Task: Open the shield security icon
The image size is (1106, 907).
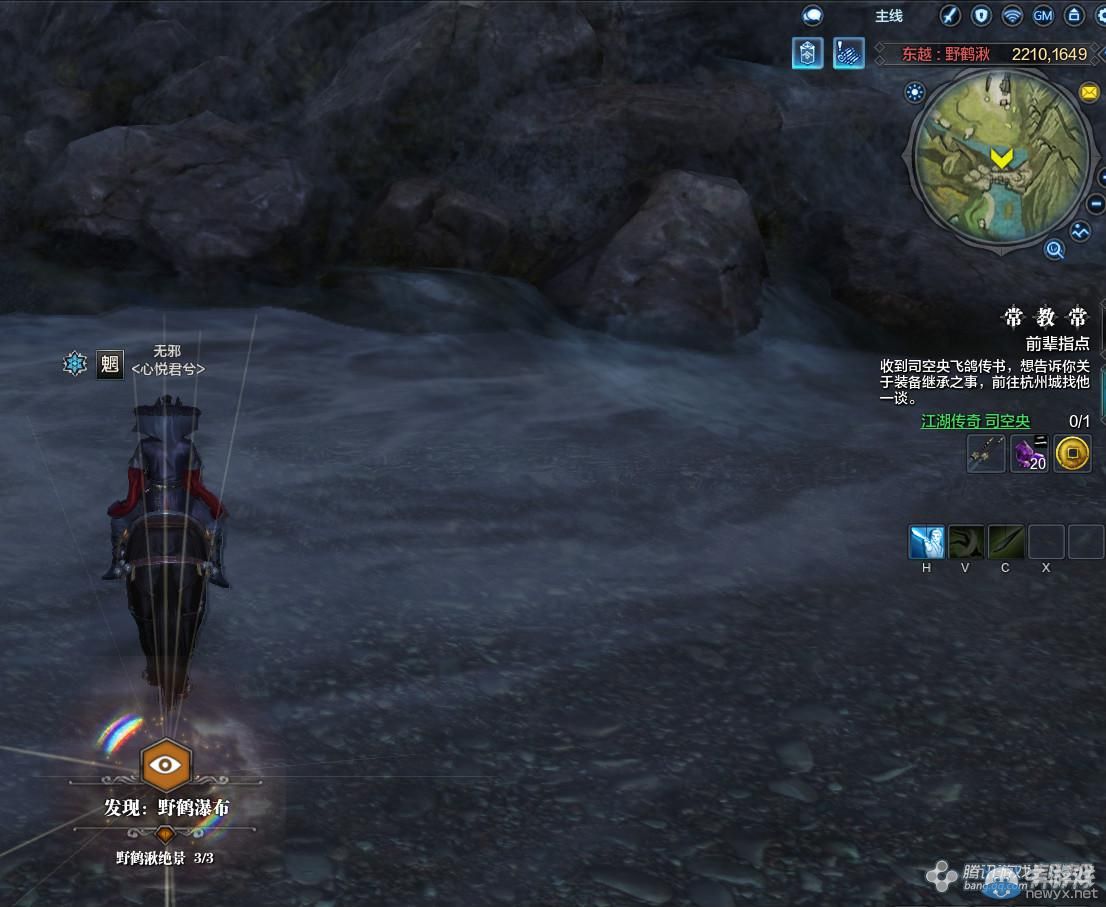Action: pos(981,16)
